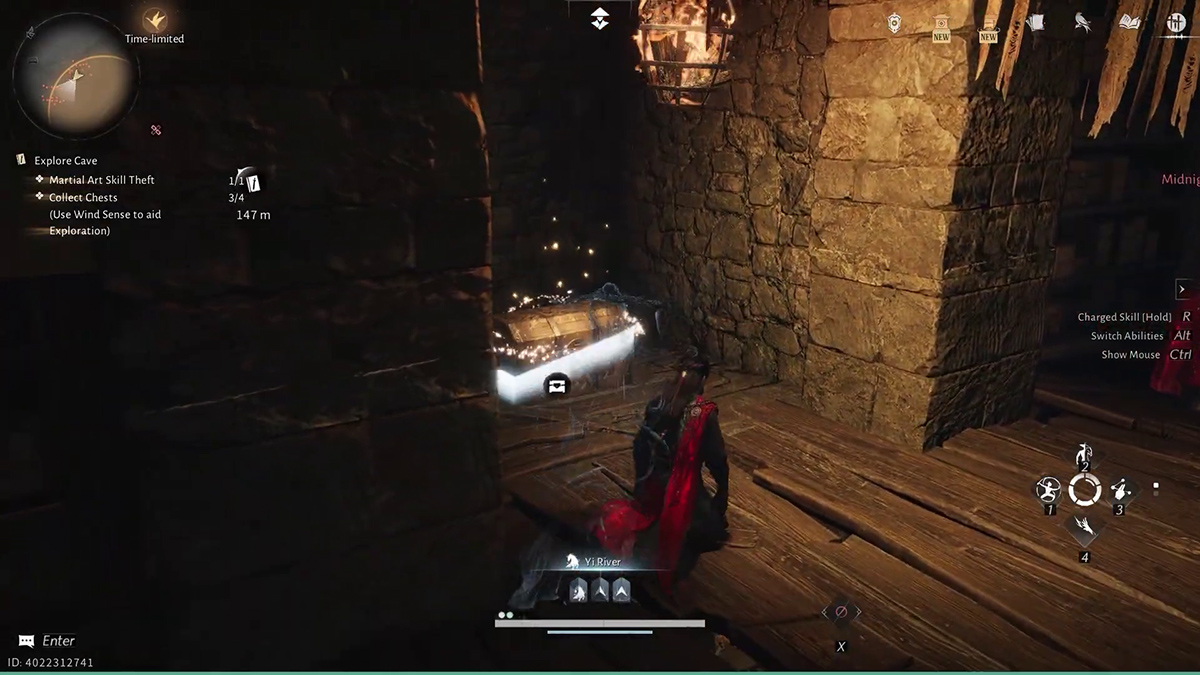The width and height of the screenshot is (1200, 675).
Task: Open the stacked papers menu icon
Action: 1035,22
